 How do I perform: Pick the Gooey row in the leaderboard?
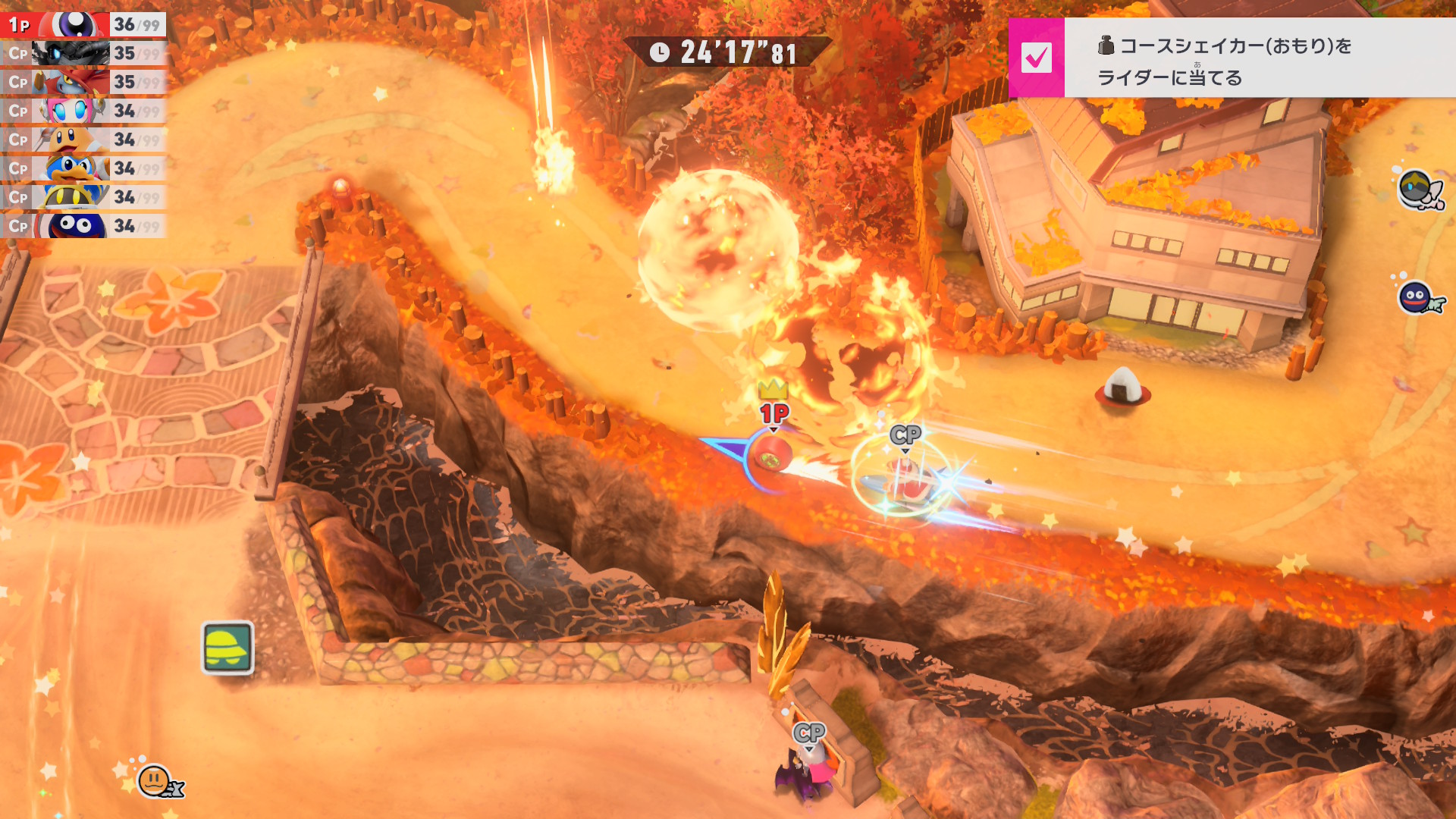(x=83, y=226)
